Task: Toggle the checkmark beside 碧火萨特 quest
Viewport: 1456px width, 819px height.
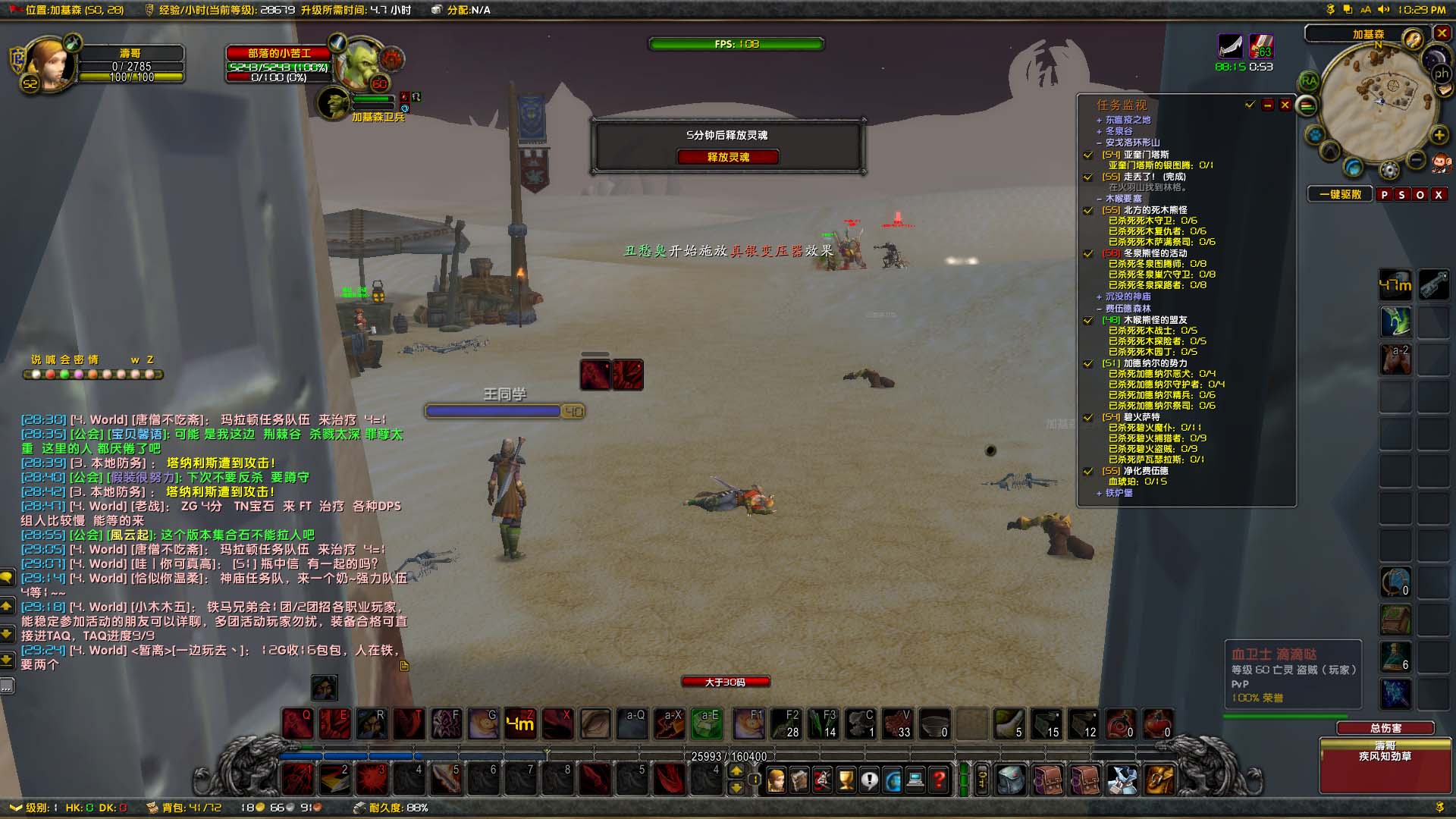Action: (1087, 419)
